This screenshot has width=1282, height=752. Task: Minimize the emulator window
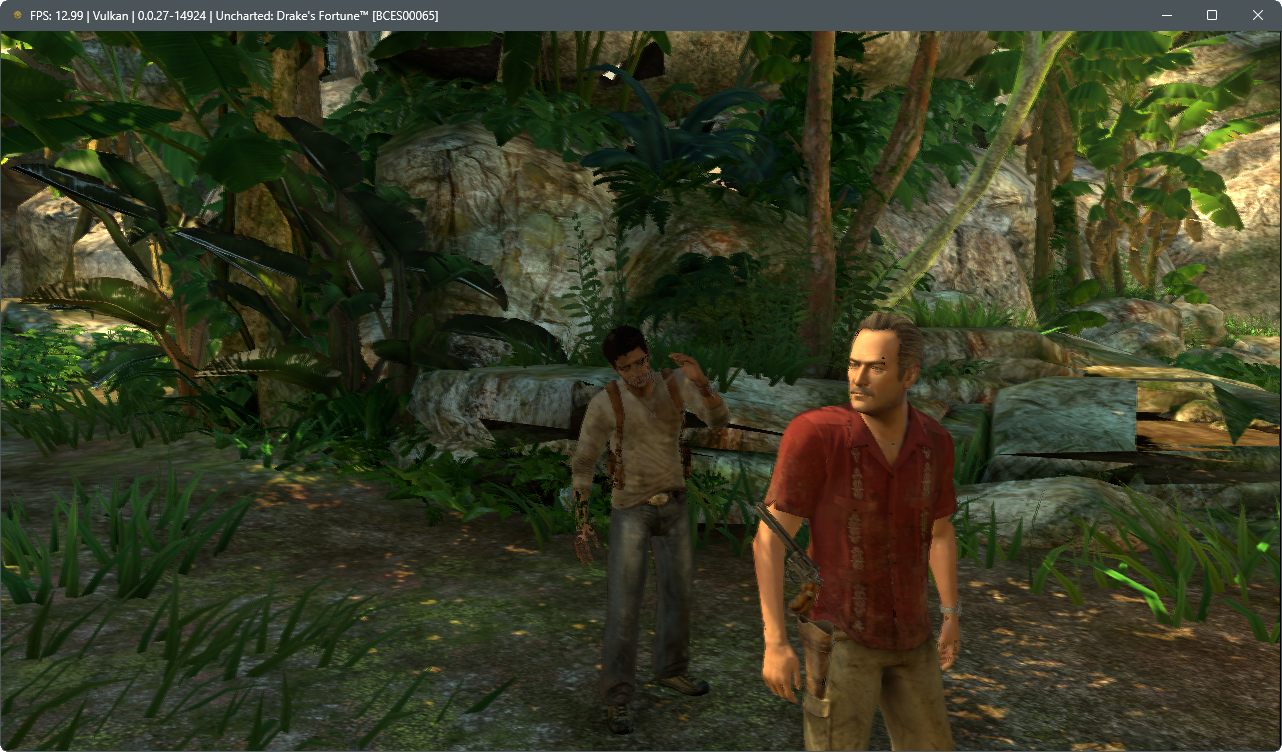pyautogui.click(x=1166, y=15)
